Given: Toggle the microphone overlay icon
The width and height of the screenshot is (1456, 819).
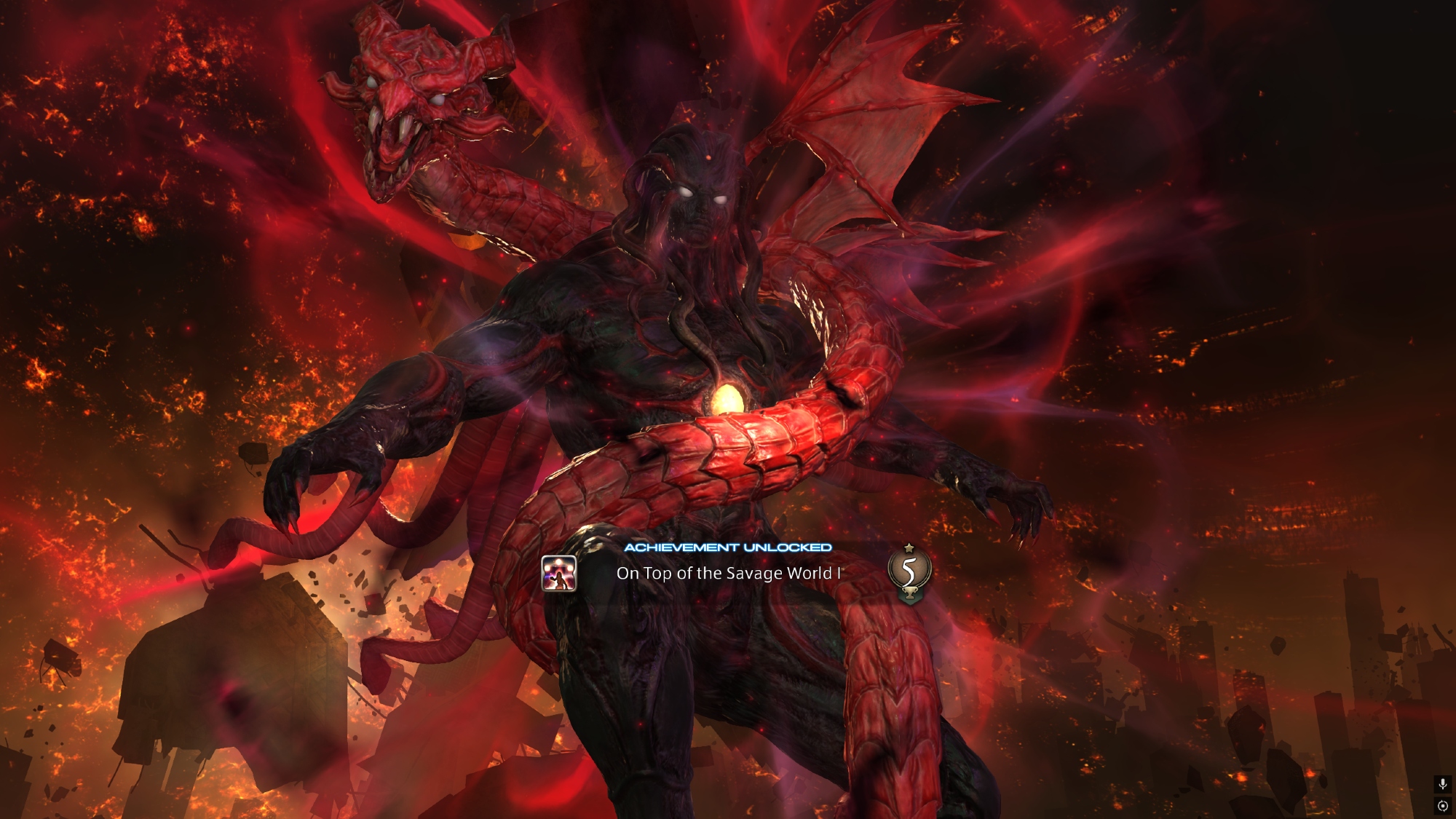Looking at the screenshot, I should point(1442,784).
